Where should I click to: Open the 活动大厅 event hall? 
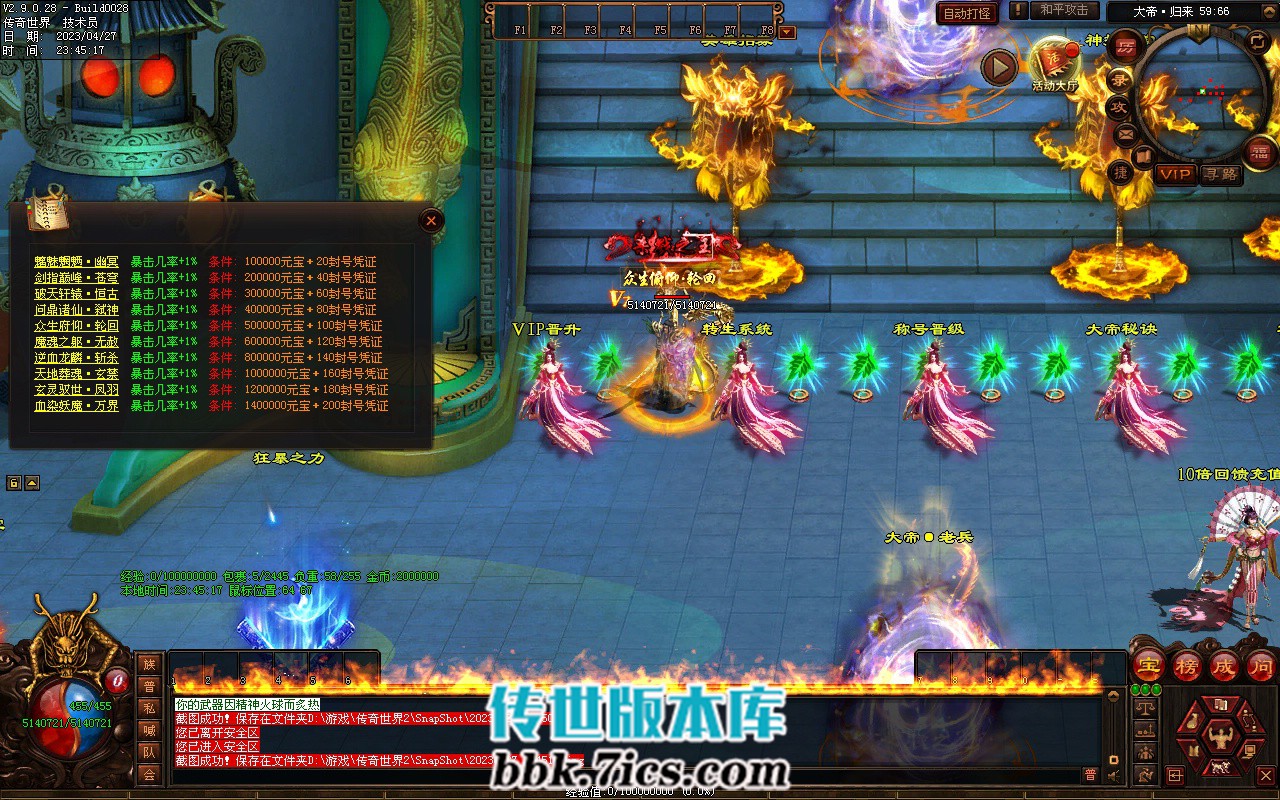(1054, 62)
